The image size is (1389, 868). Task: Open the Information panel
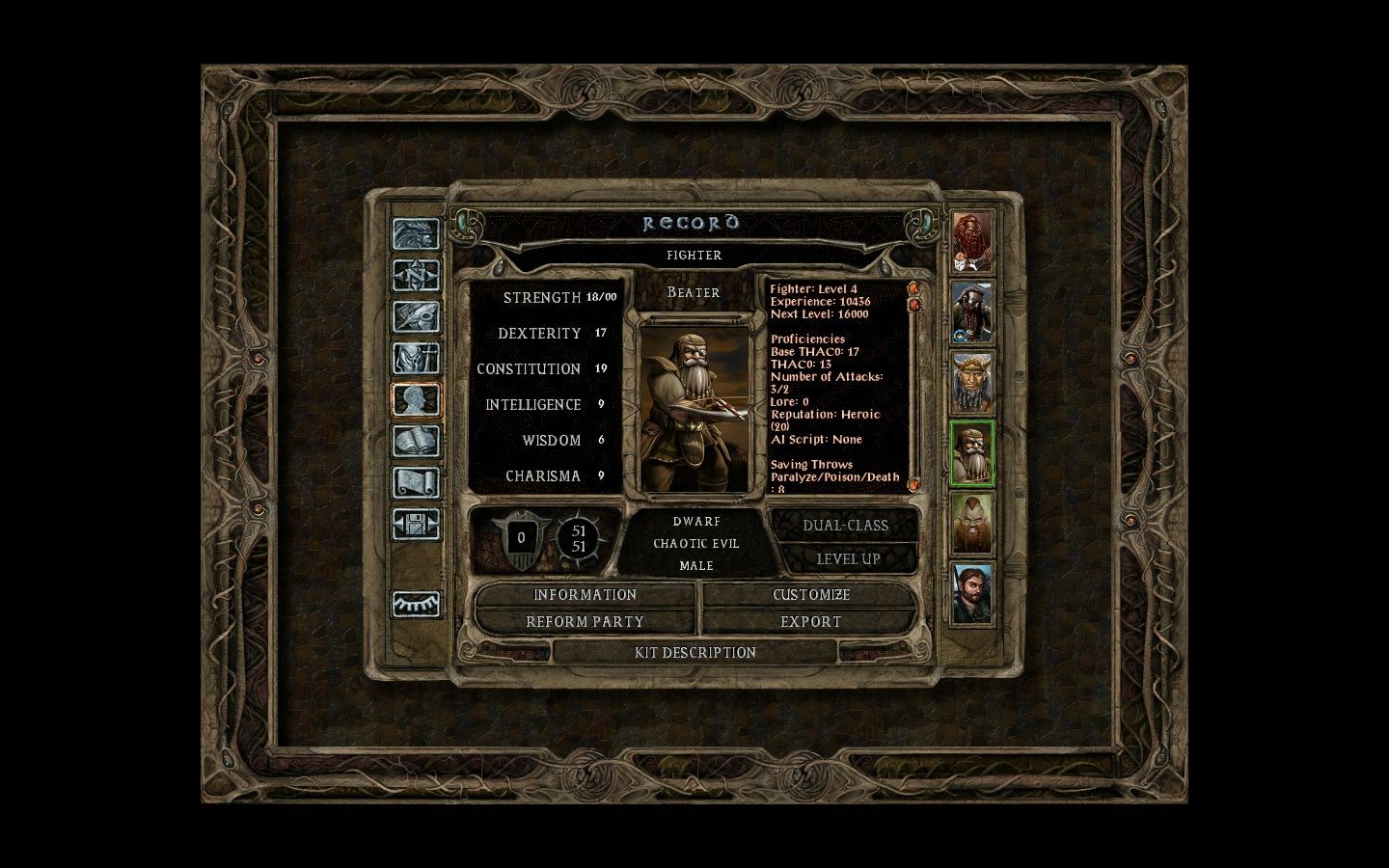pos(585,595)
